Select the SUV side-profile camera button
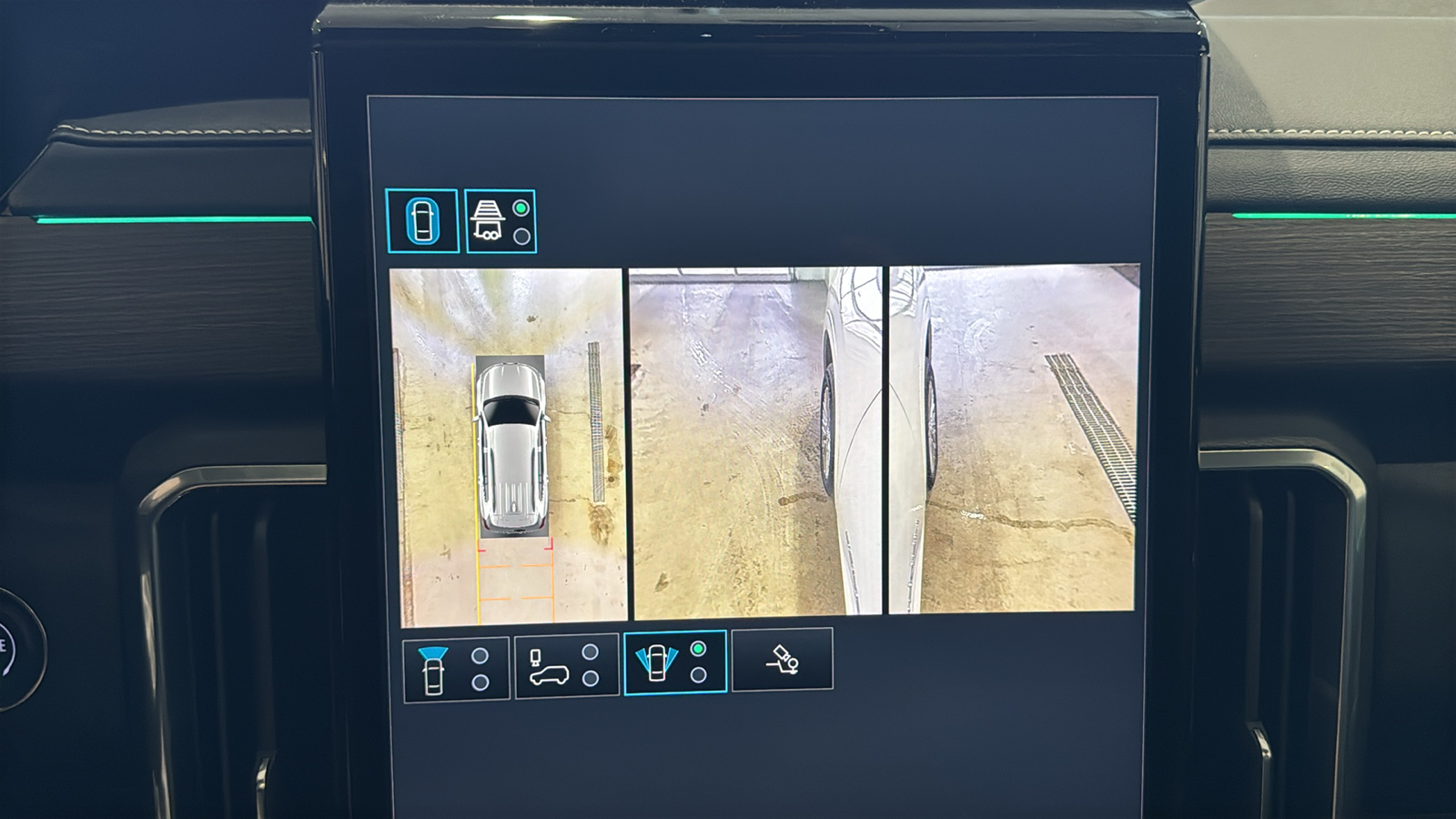Viewport: 1456px width, 819px height. (x=566, y=667)
